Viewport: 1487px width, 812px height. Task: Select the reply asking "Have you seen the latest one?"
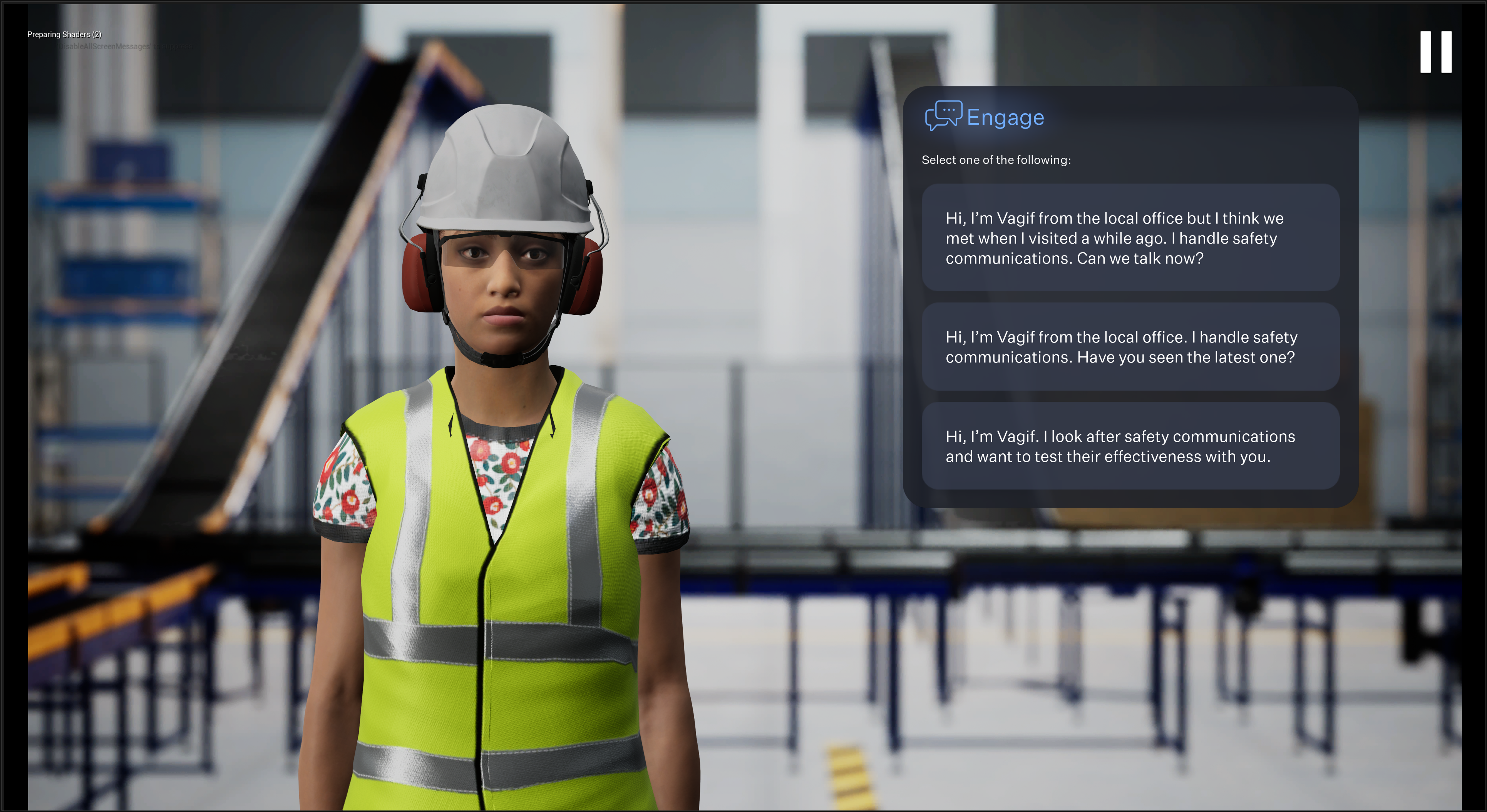(x=1130, y=347)
